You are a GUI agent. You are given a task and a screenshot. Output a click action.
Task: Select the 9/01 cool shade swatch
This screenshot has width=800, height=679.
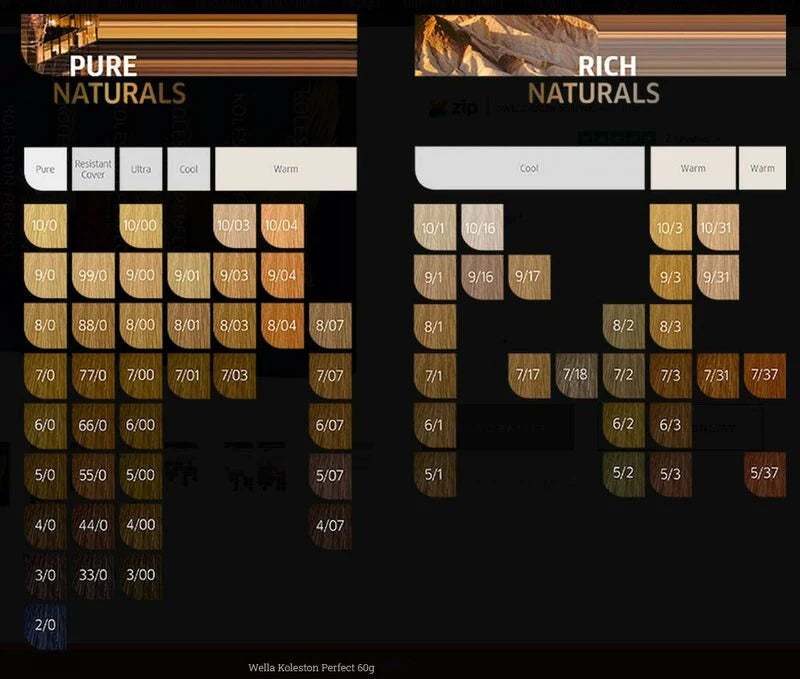click(x=189, y=275)
